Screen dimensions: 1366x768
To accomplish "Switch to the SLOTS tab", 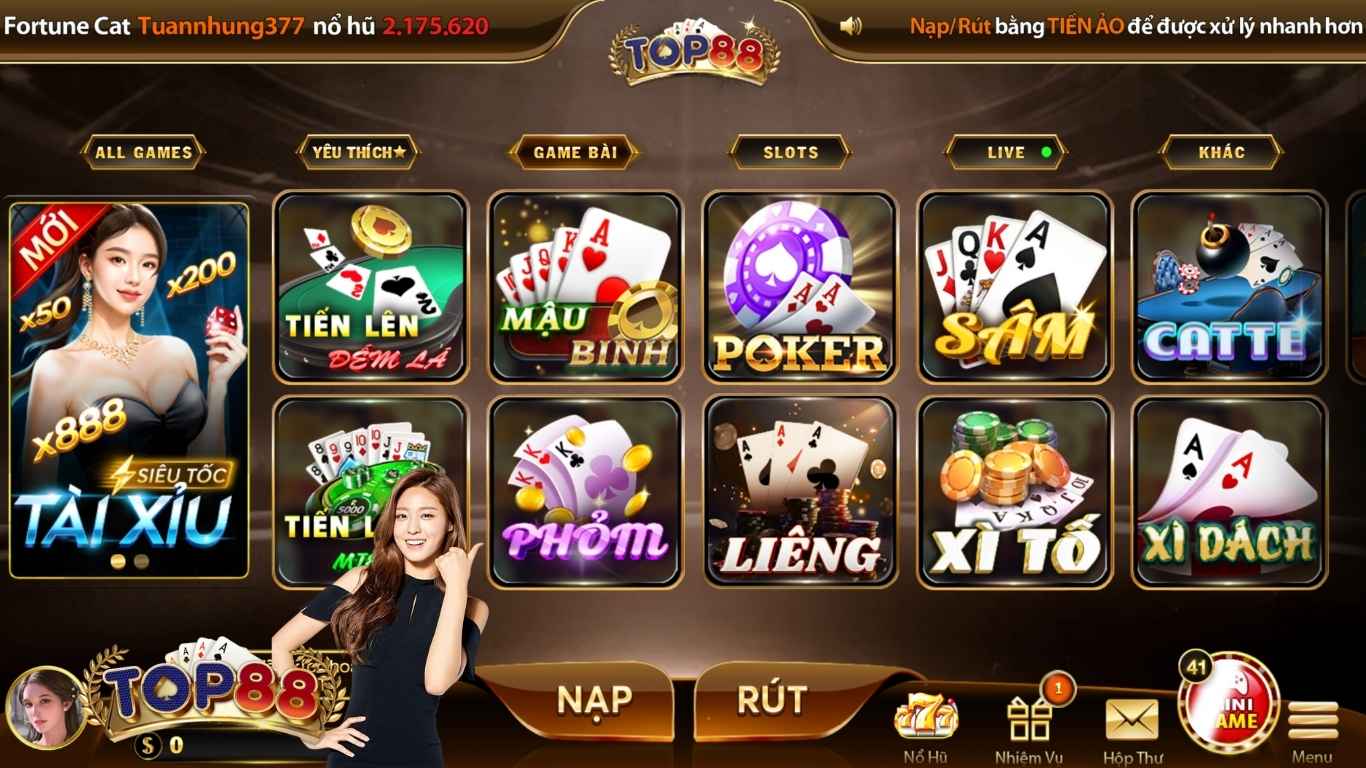I will (x=788, y=152).
